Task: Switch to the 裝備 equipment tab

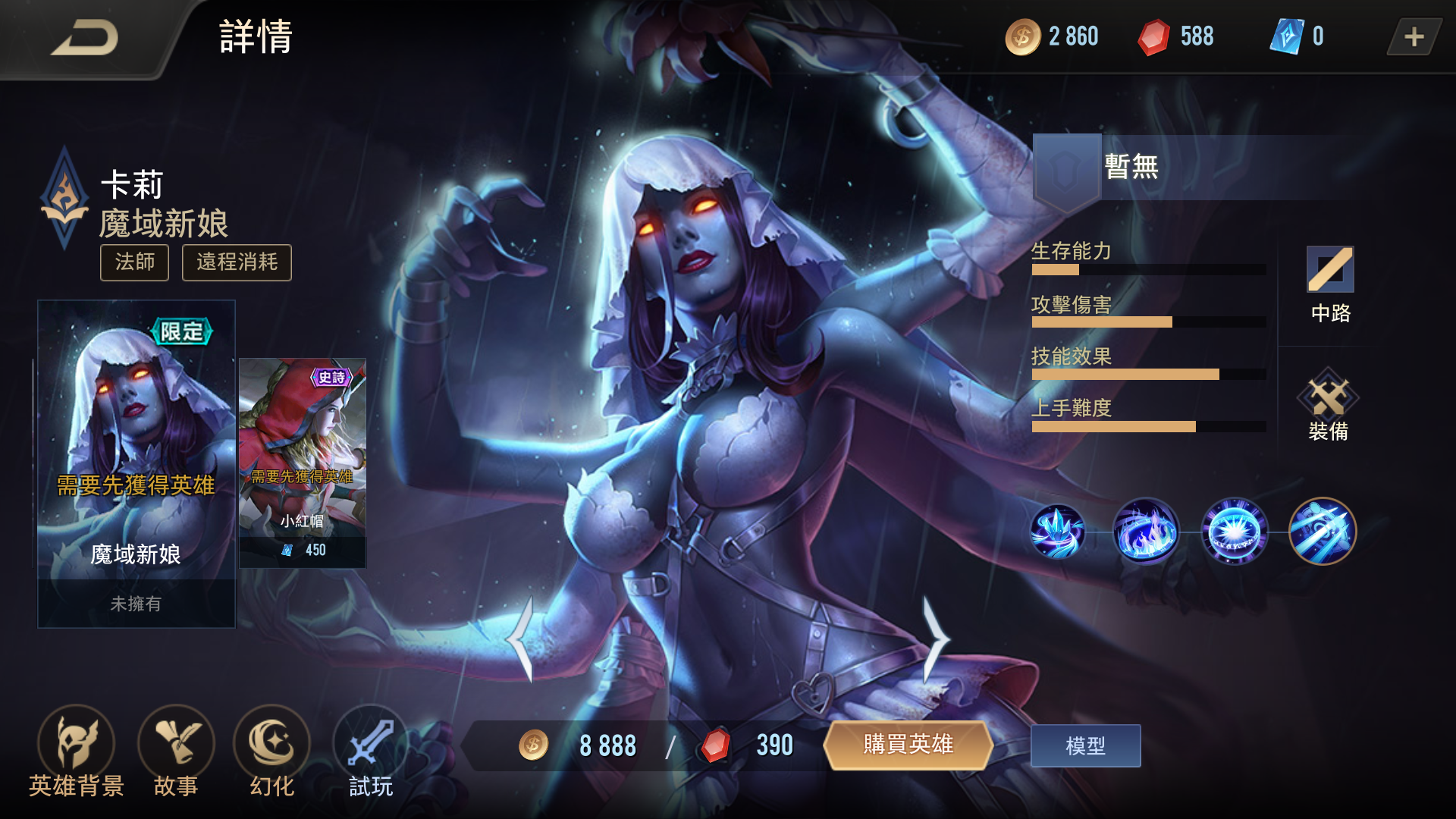Action: coord(1329,407)
